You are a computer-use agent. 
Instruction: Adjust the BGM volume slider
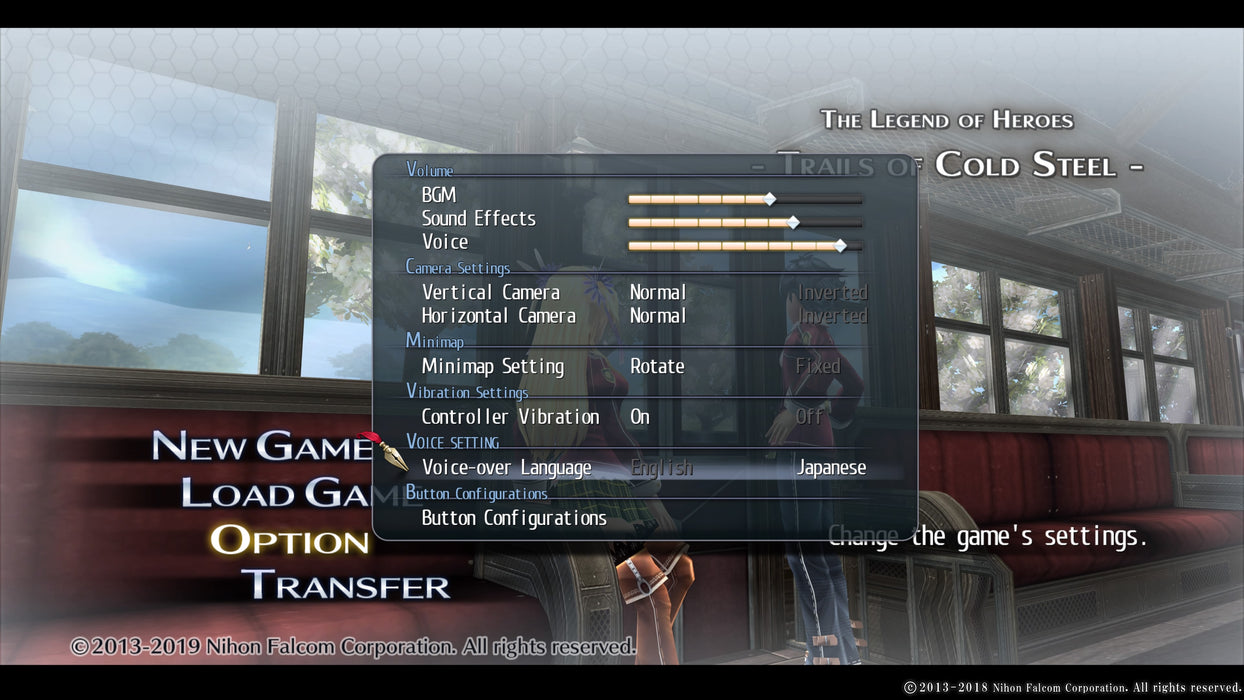(745, 199)
